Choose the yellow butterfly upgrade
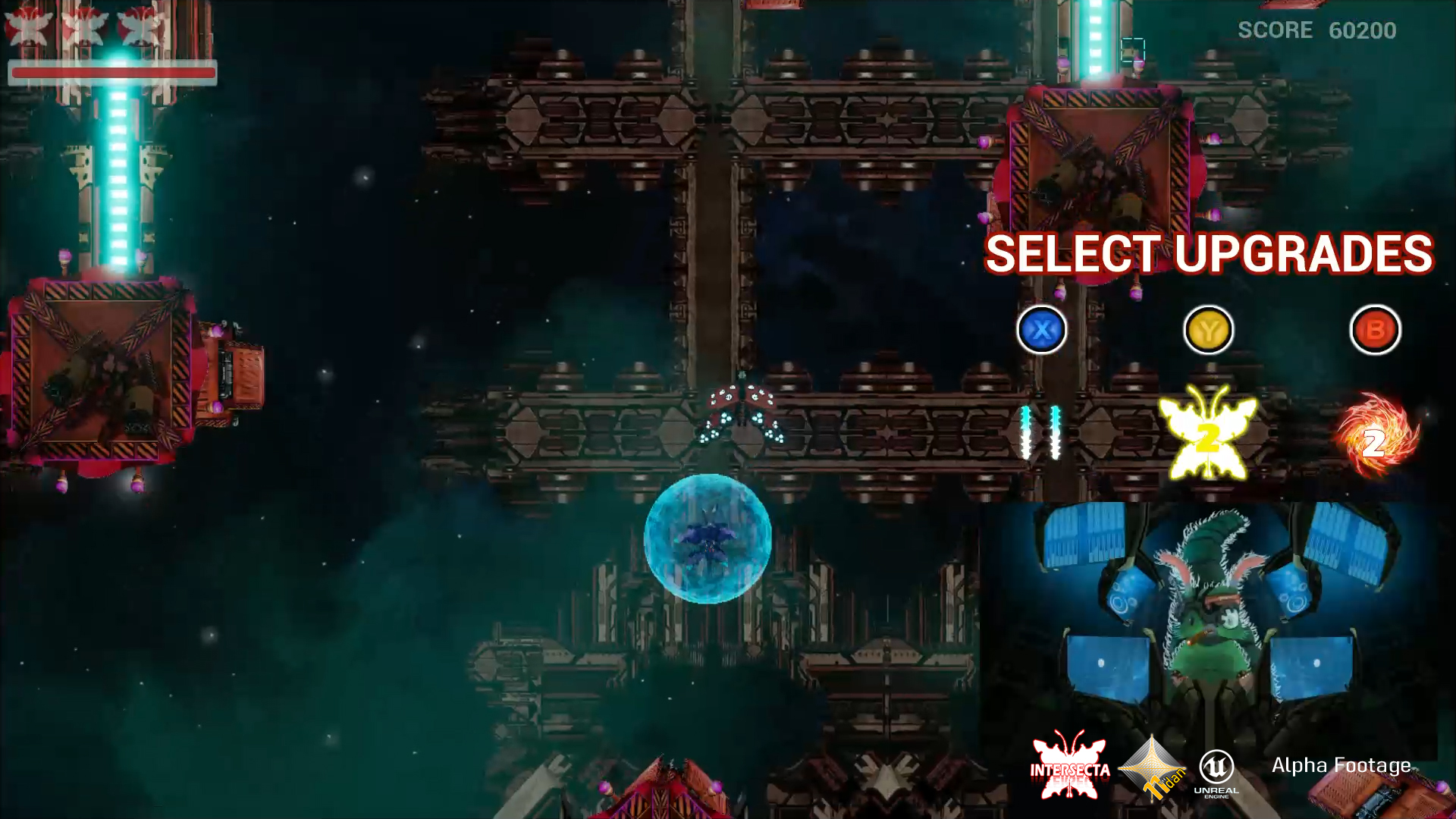Viewport: 1456px width, 819px height. pyautogui.click(x=1207, y=434)
